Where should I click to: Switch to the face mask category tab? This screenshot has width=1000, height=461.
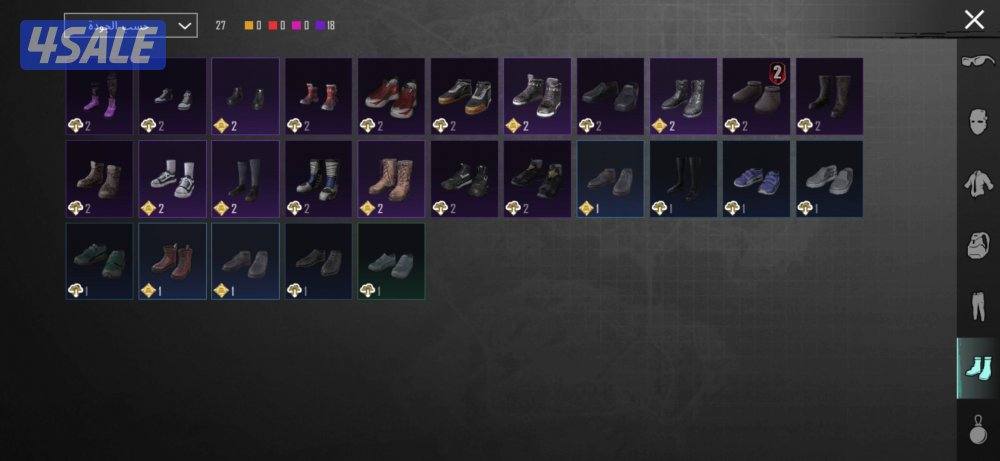[x=977, y=124]
